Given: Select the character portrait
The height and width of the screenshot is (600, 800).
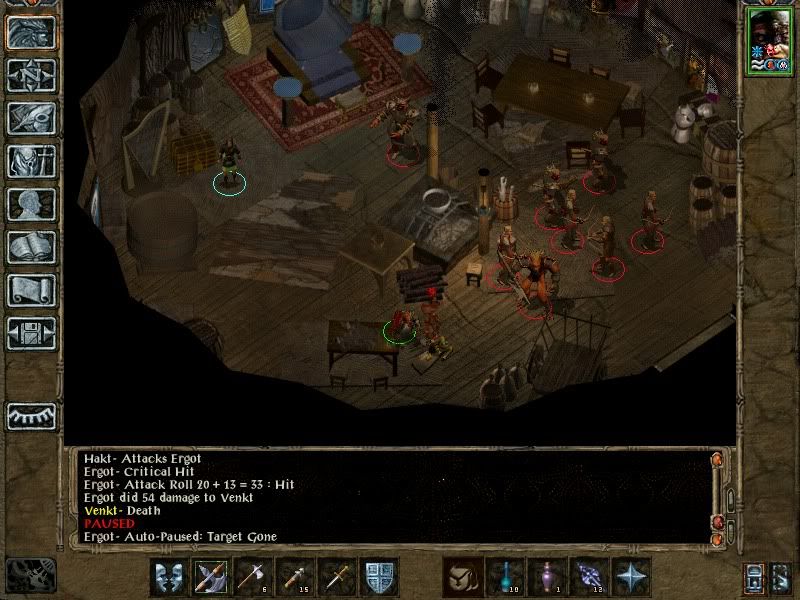Looking at the screenshot, I should click(767, 41).
